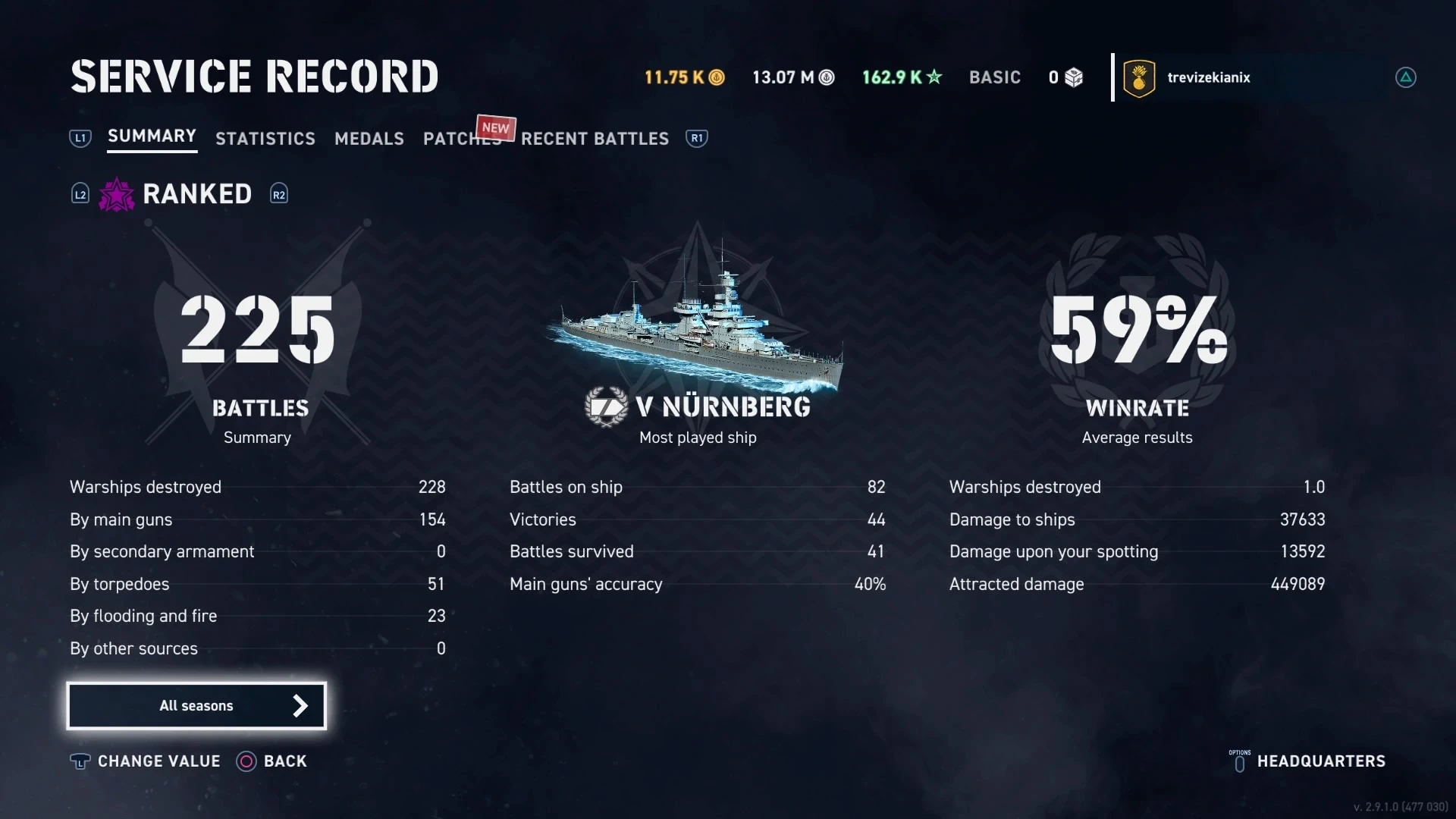Select the Ranked battle mode heading
Viewport: 1456px width, 819px height.
point(196,194)
